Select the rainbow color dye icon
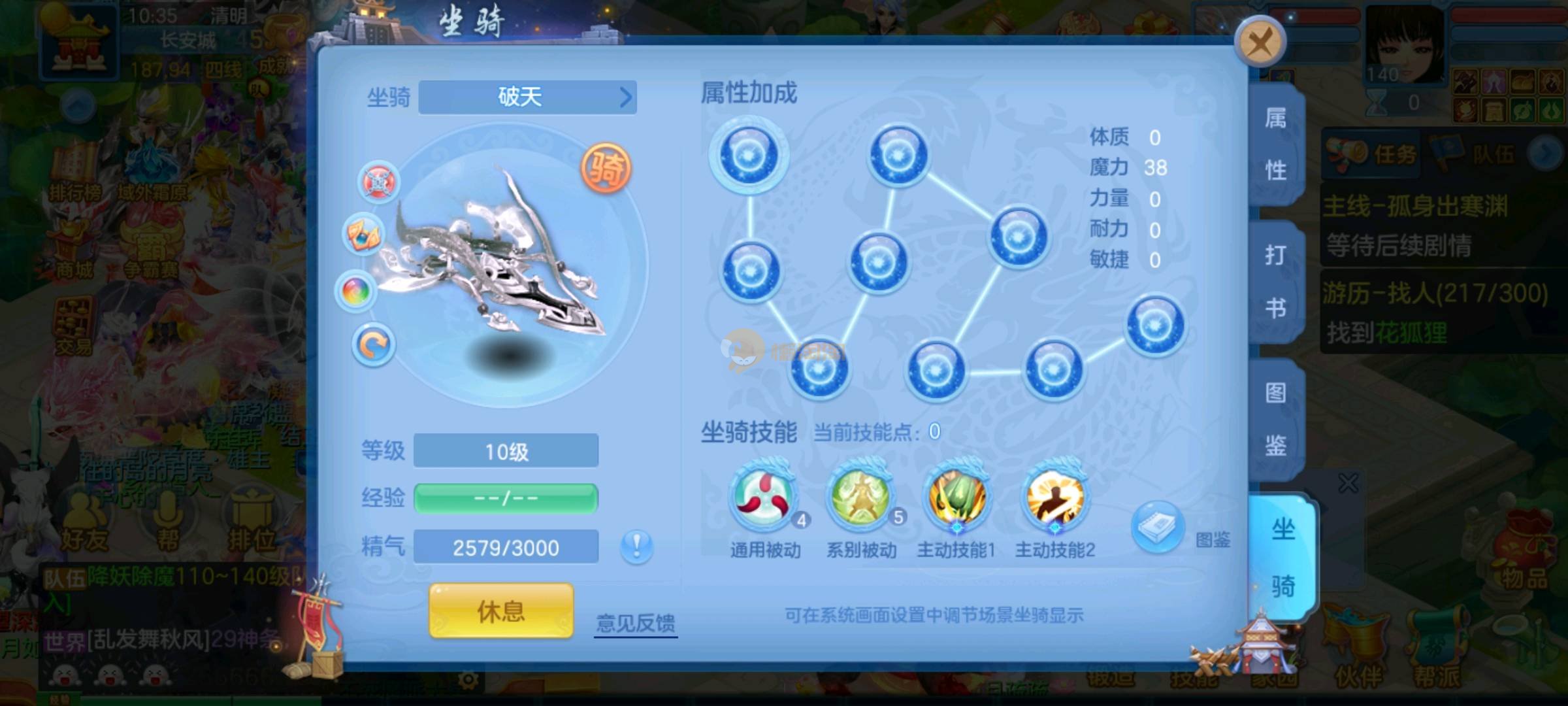 tap(355, 290)
